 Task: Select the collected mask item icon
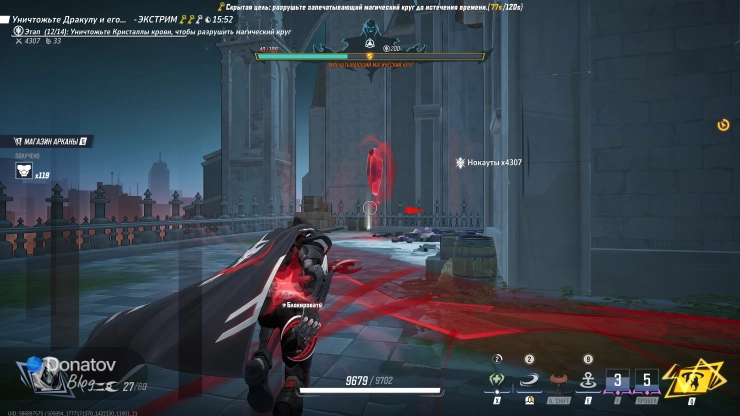[x=22, y=171]
